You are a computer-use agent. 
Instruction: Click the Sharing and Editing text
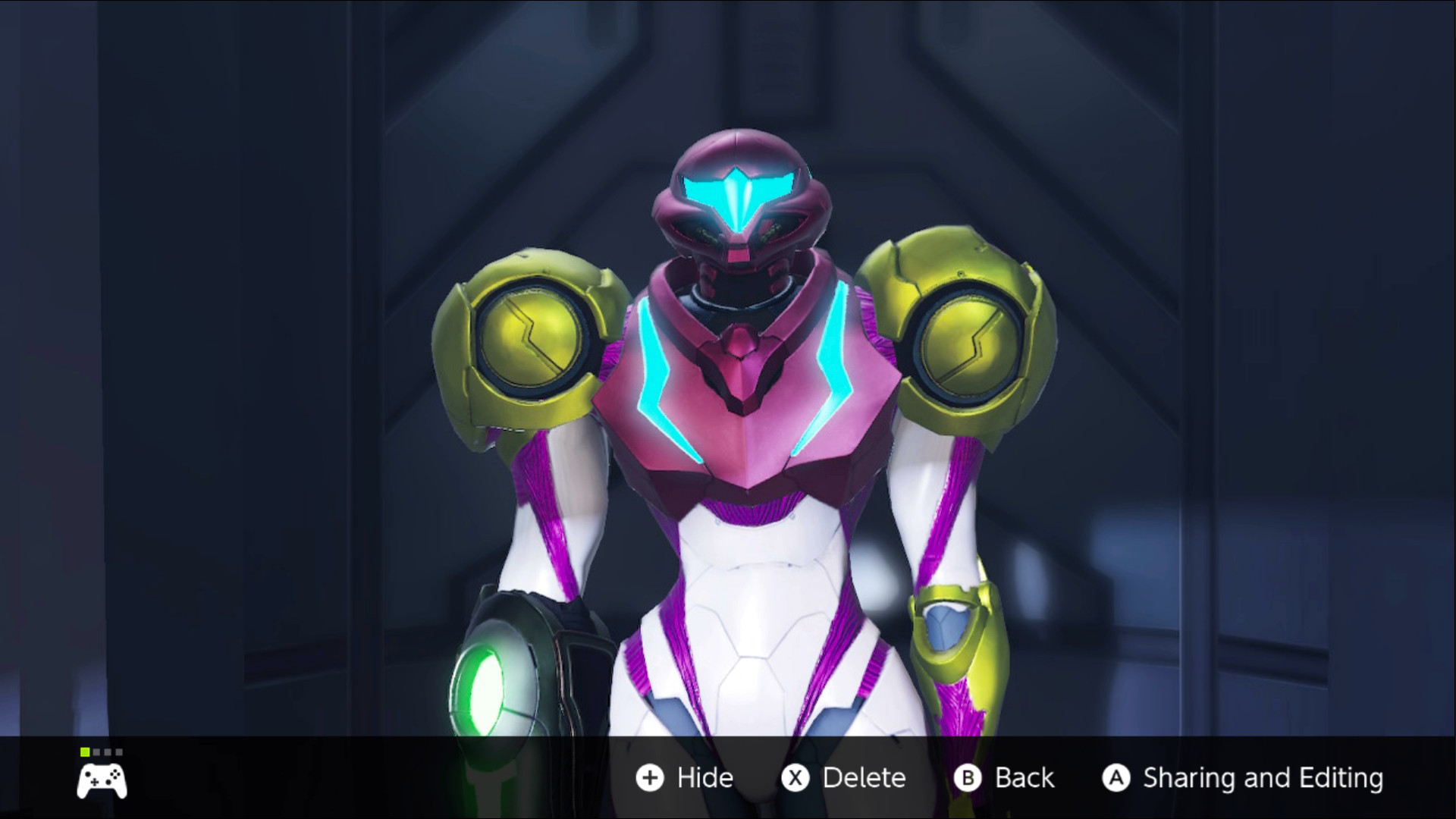tap(1263, 777)
